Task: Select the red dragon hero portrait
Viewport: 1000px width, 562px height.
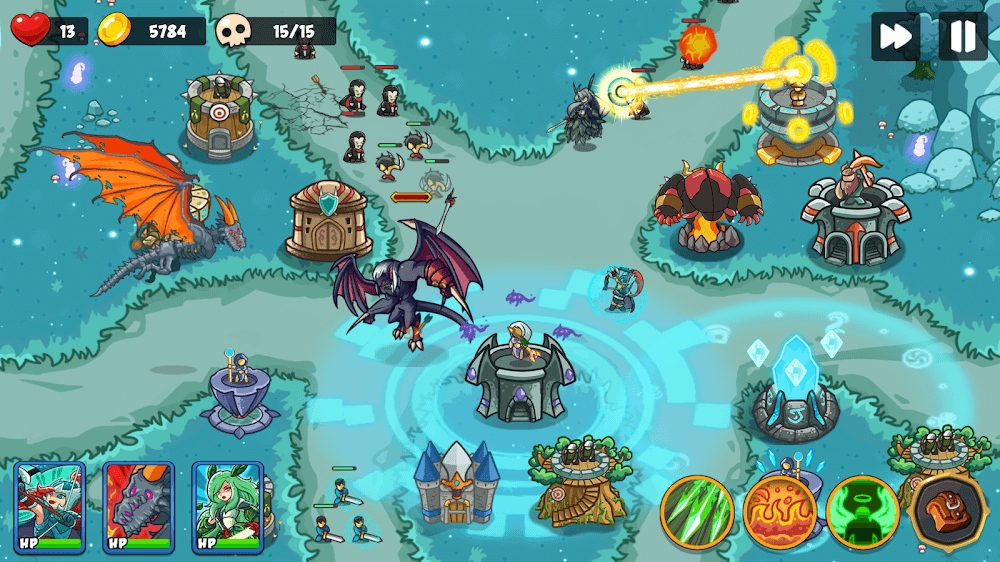Action: 139,506
